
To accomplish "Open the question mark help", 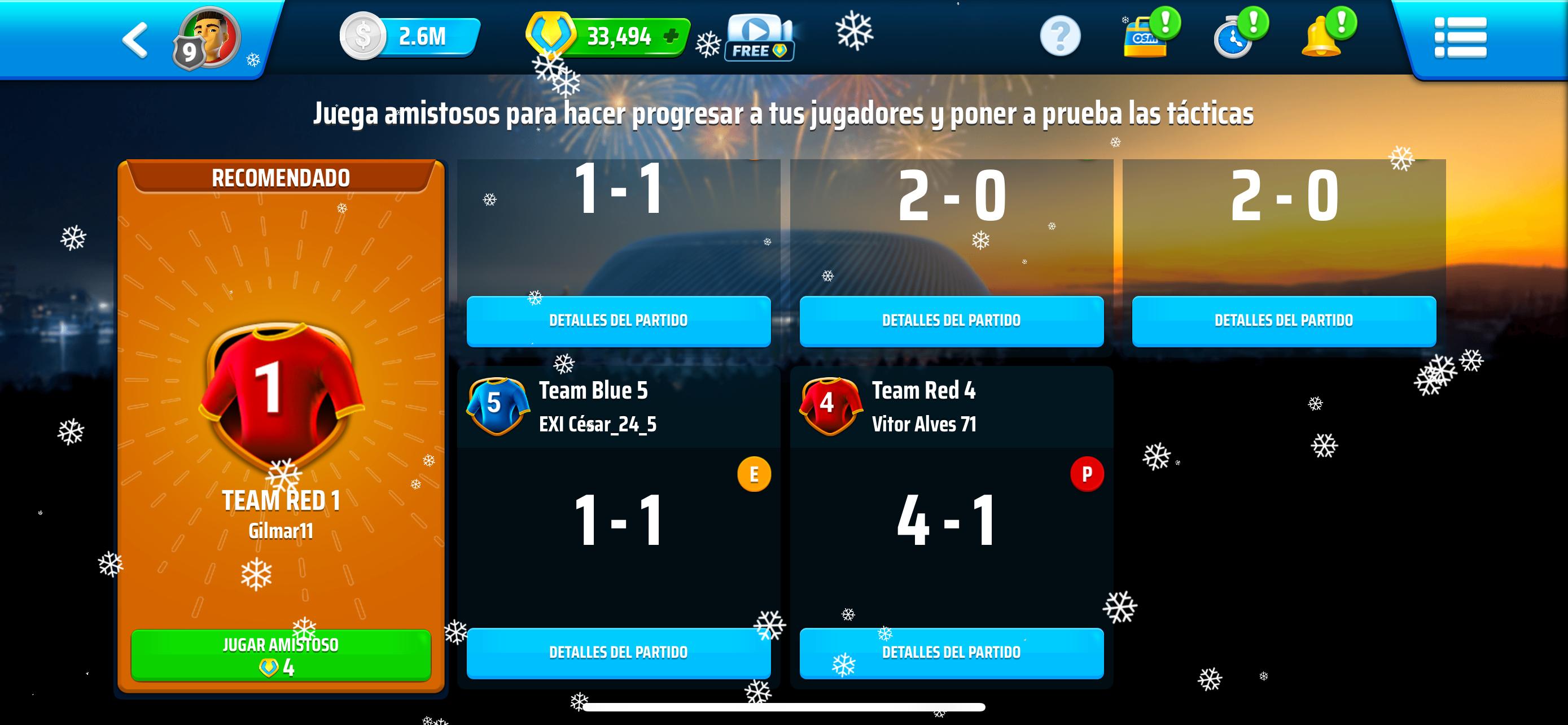I will (1060, 37).
